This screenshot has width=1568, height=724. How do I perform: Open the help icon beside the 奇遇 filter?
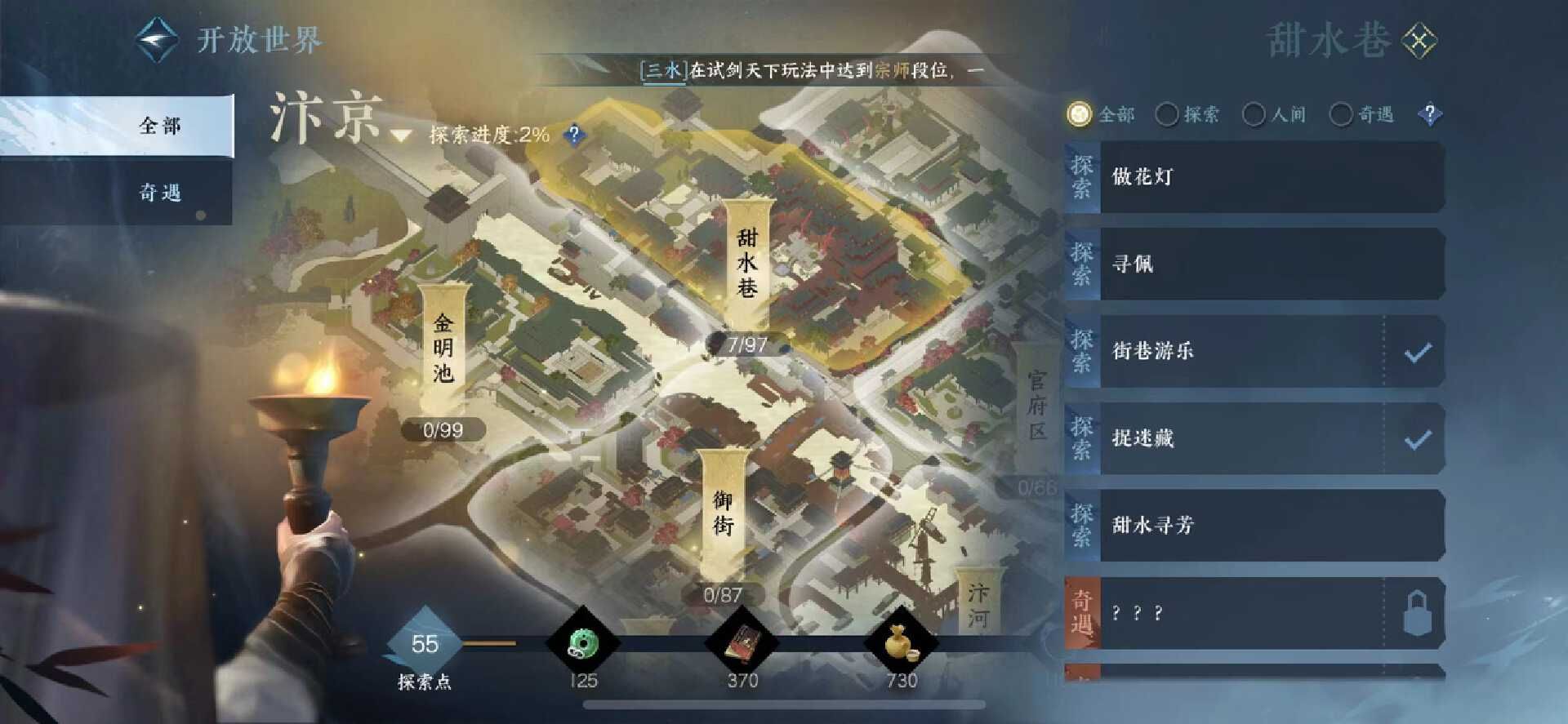click(1430, 114)
